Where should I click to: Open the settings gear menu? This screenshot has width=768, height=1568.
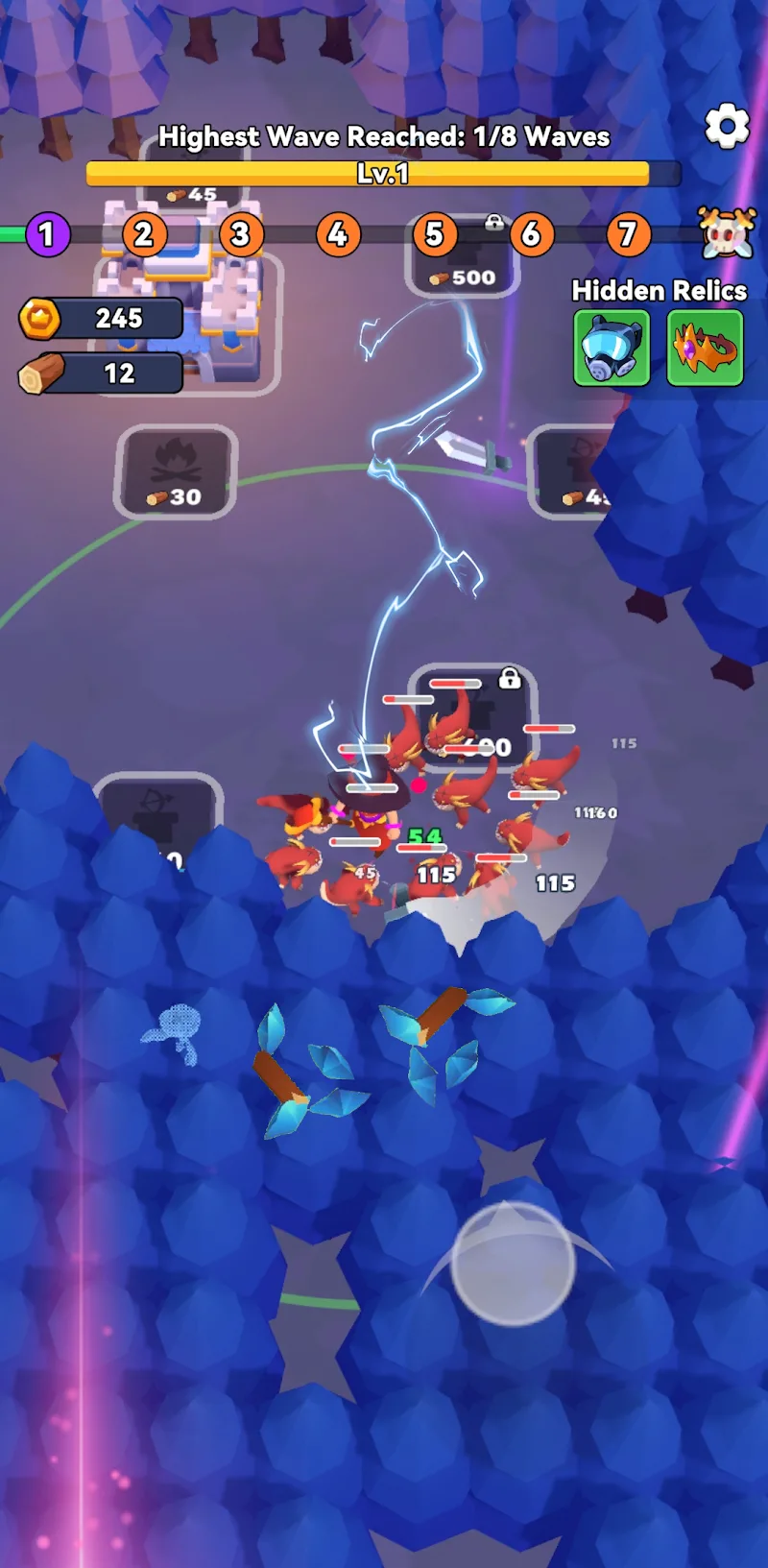point(727,126)
